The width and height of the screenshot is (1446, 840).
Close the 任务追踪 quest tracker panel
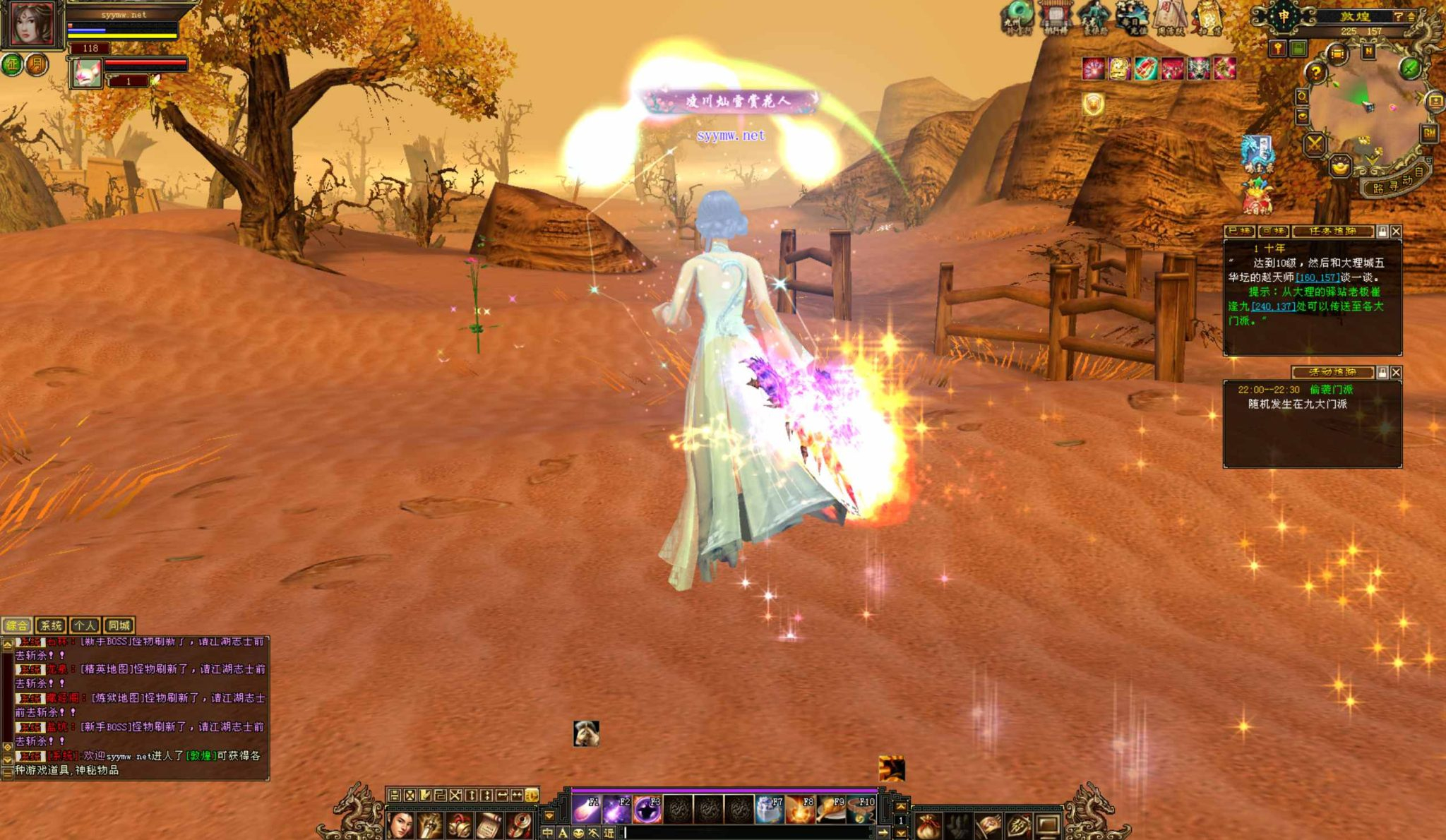click(1396, 232)
